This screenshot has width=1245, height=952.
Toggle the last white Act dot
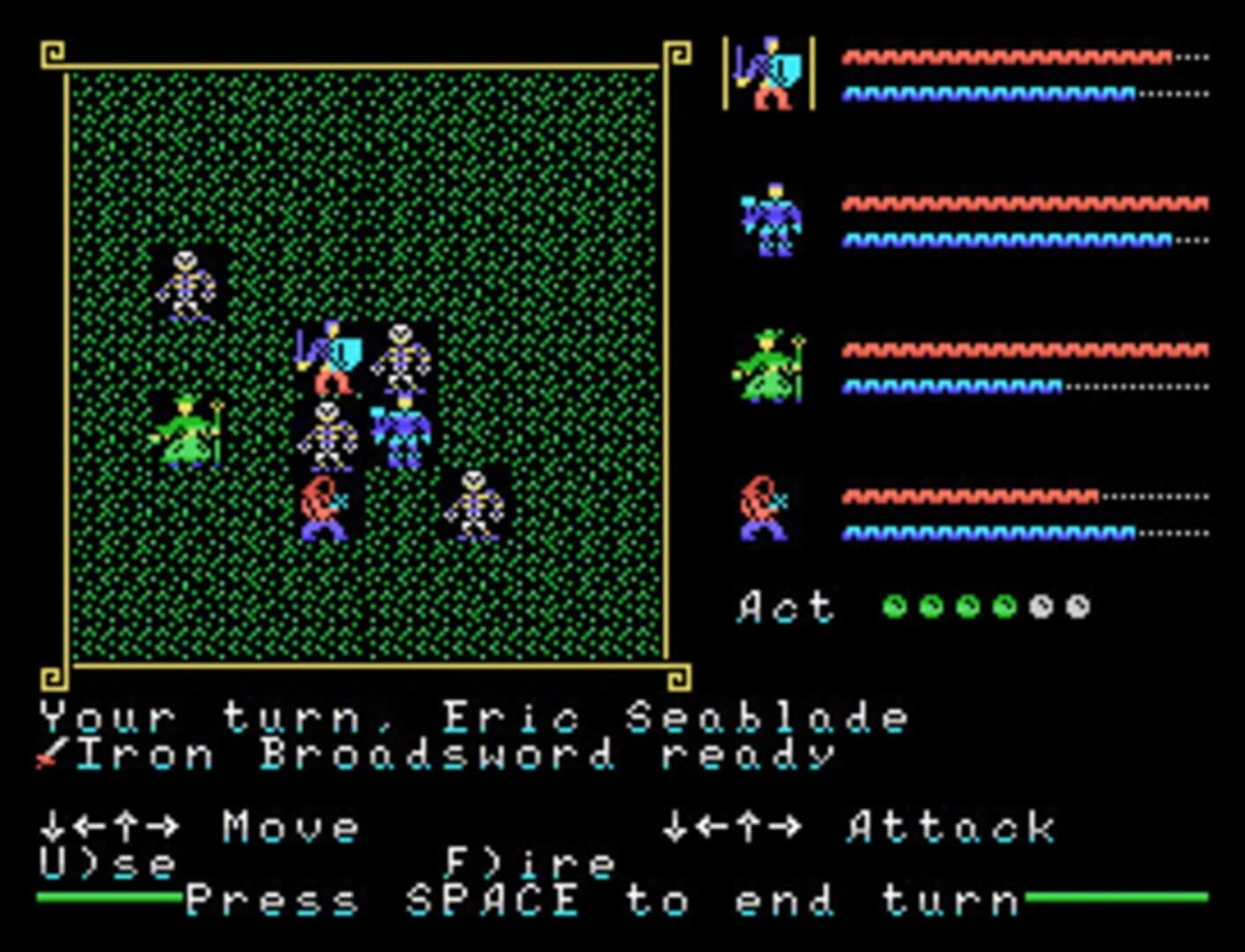click(x=1077, y=606)
